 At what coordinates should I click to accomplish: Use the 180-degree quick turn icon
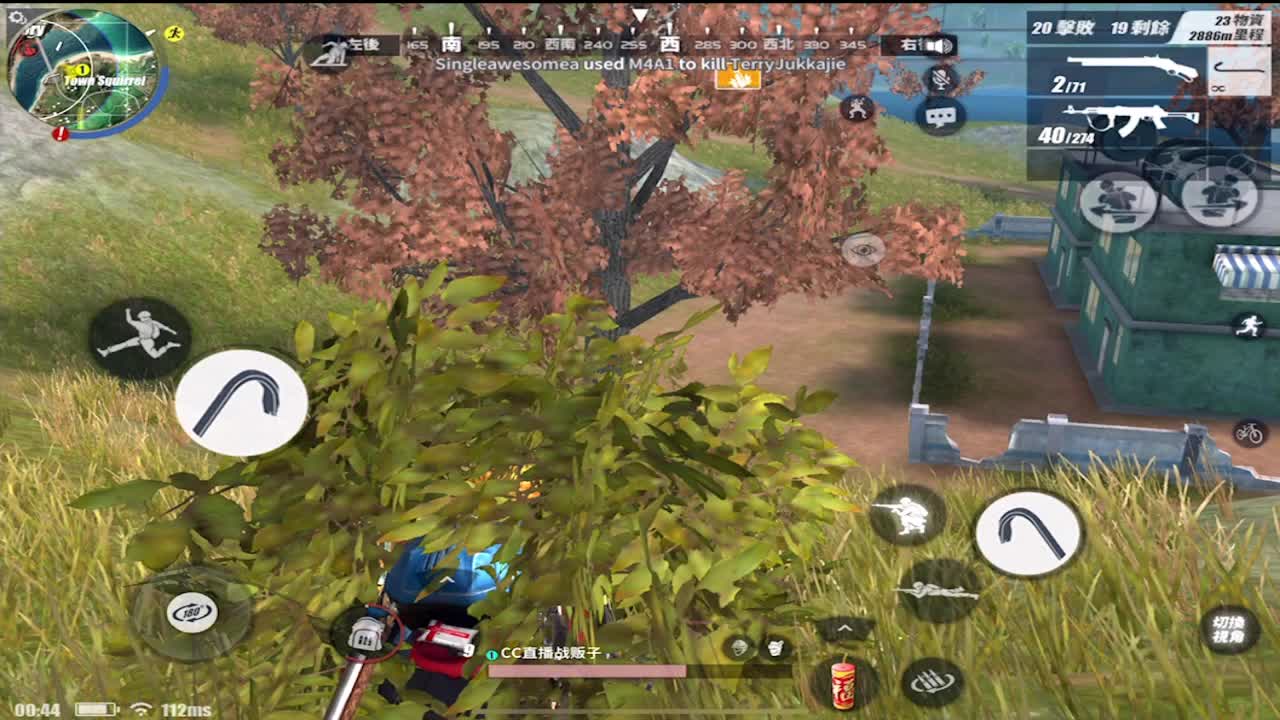193,614
